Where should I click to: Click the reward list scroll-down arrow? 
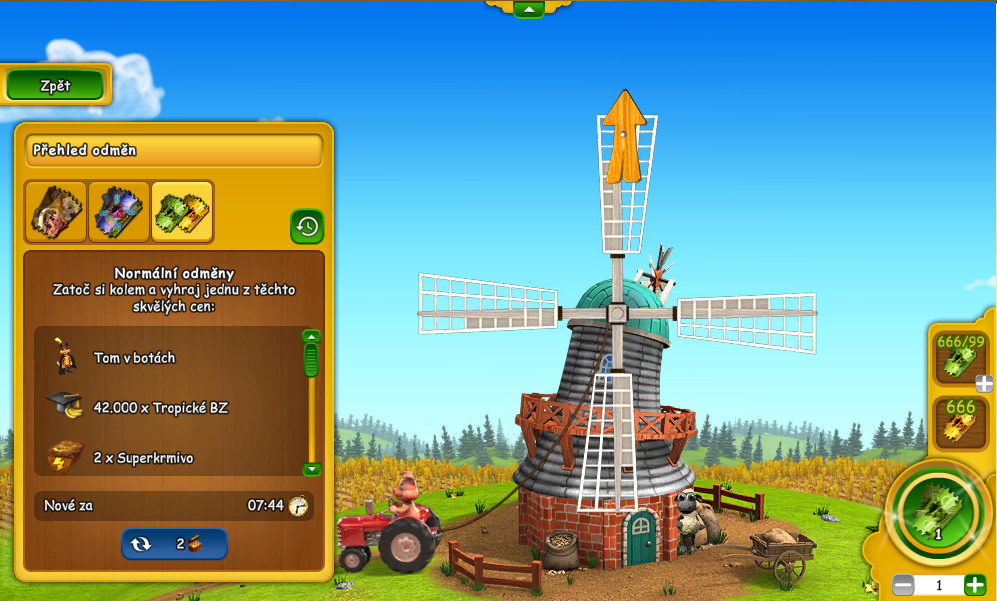311,469
